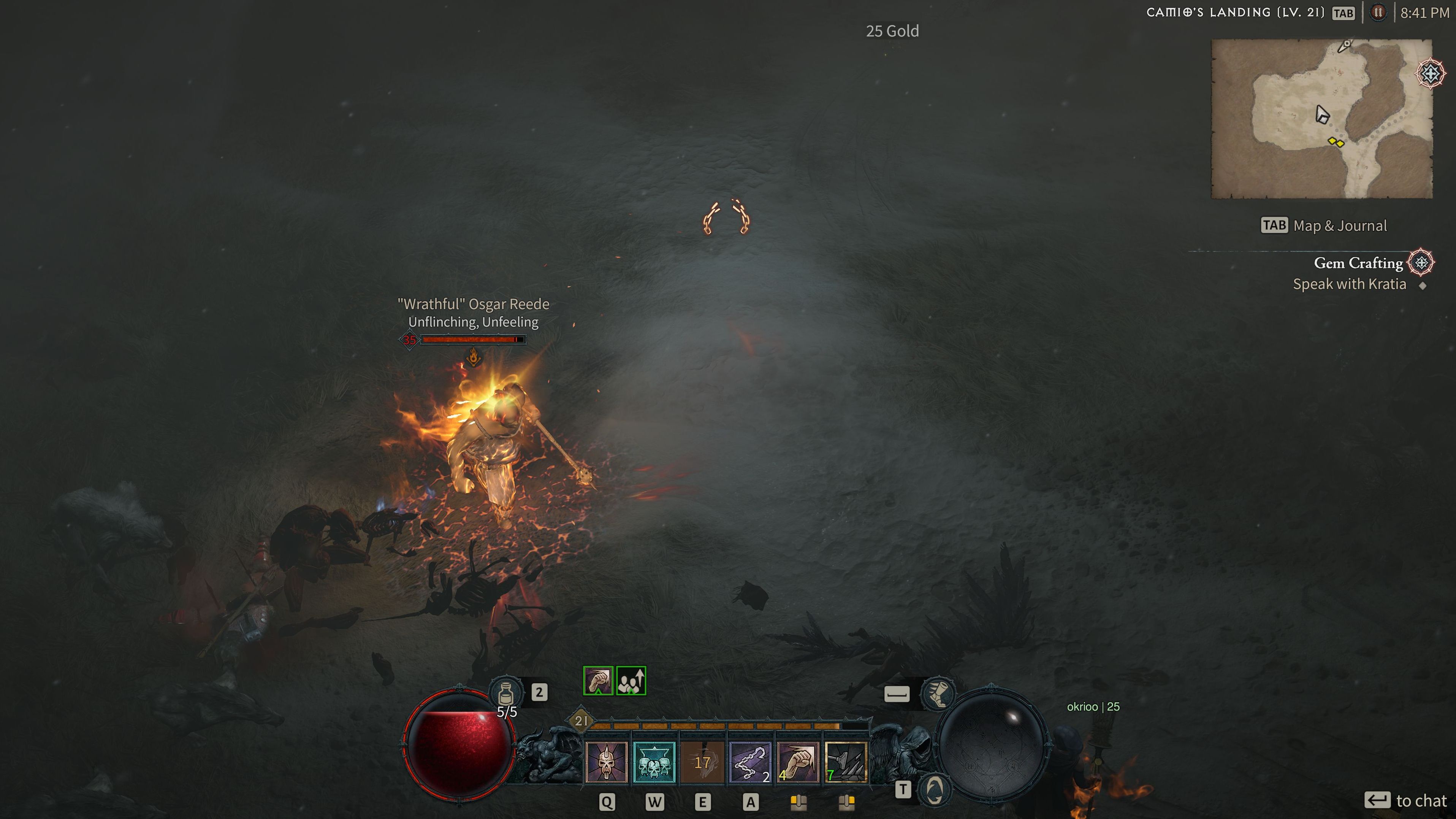Open the town portal icon

[x=935, y=789]
